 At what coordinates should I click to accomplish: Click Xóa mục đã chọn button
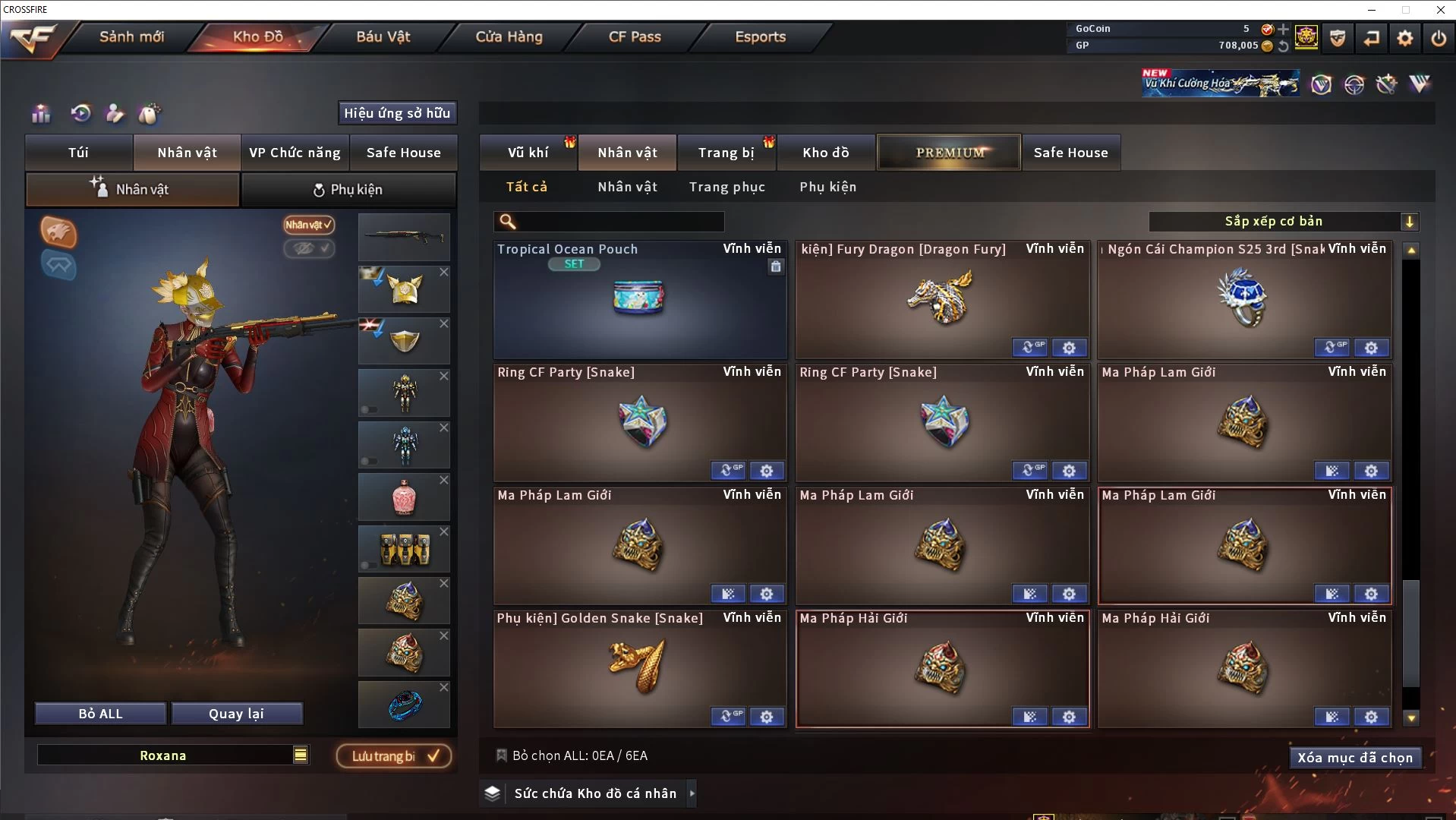pos(1354,758)
